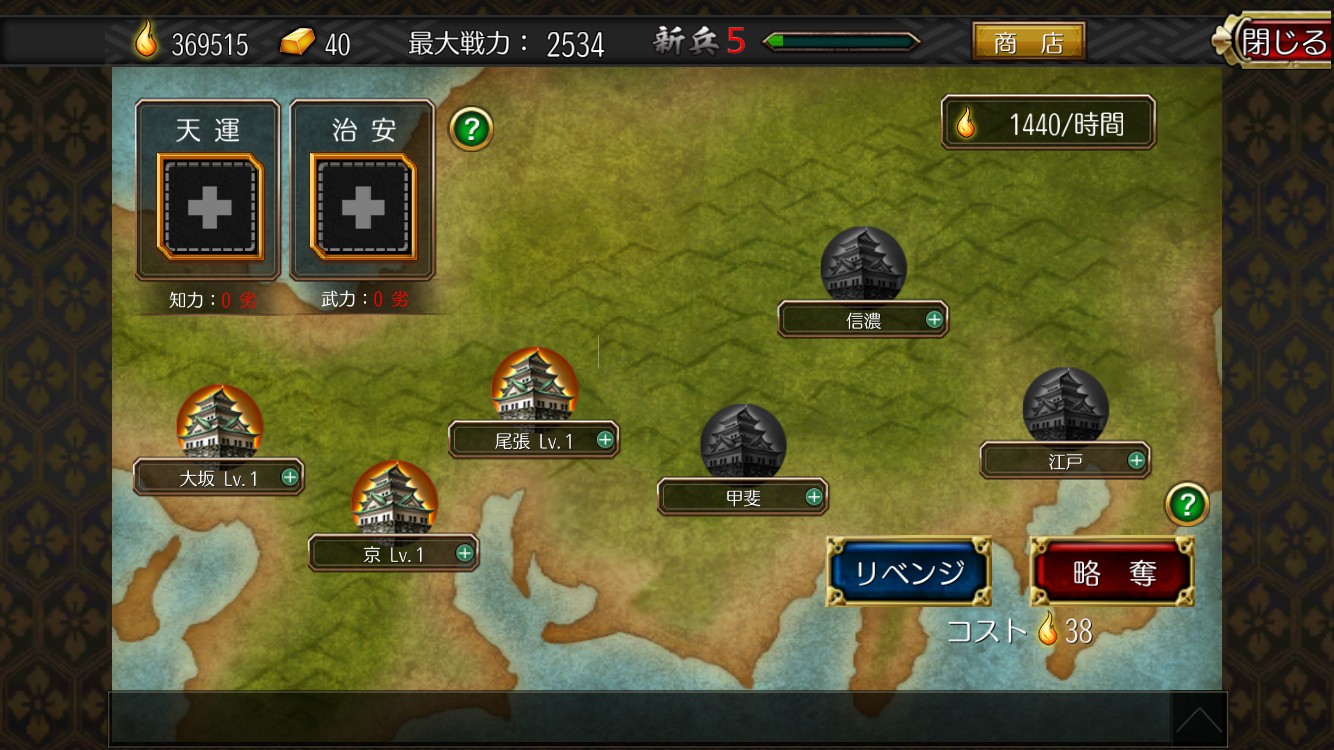Start a リベンジ revenge battle

[x=909, y=572]
